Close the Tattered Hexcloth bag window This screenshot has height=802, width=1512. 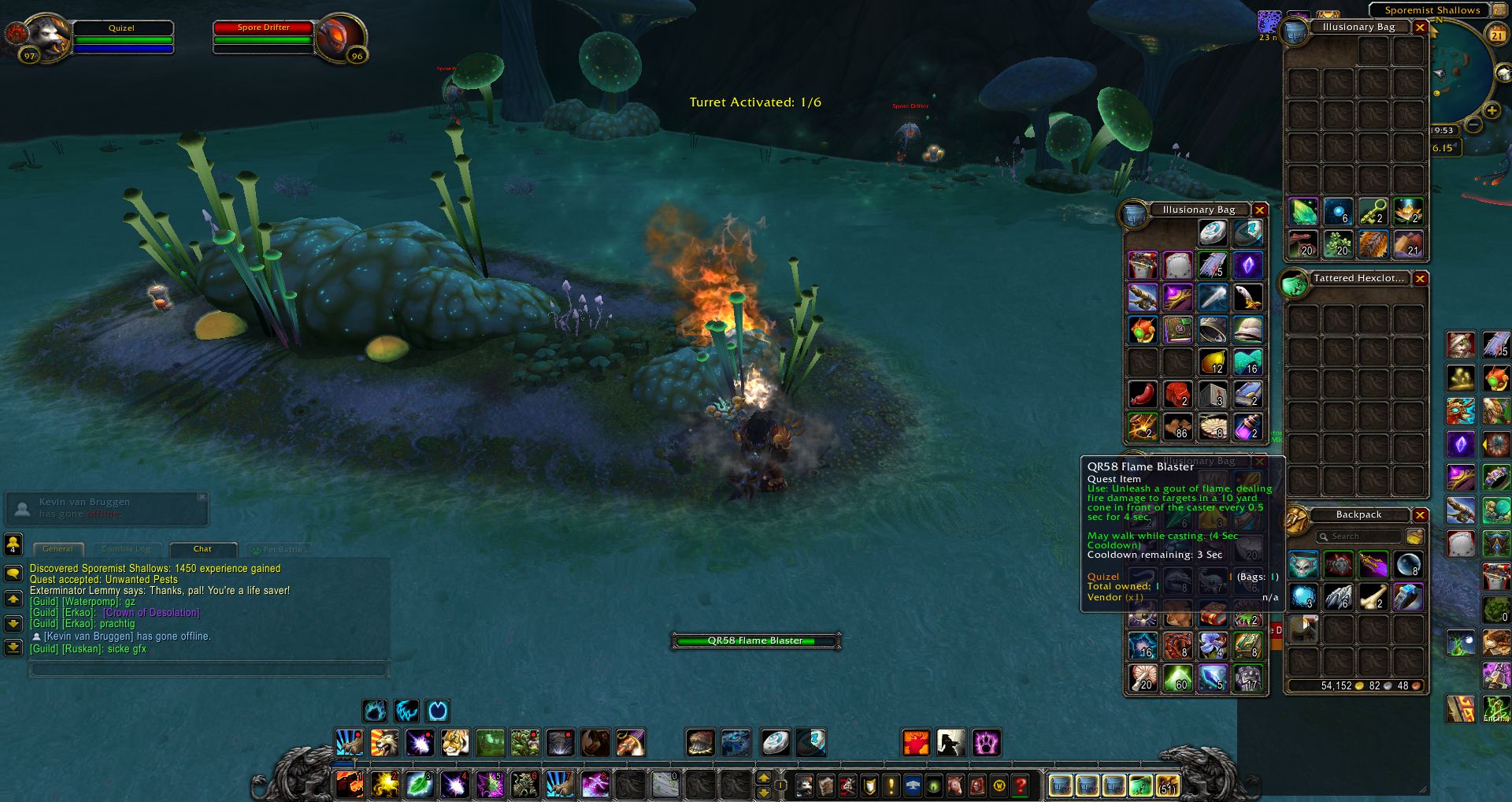click(x=1420, y=279)
